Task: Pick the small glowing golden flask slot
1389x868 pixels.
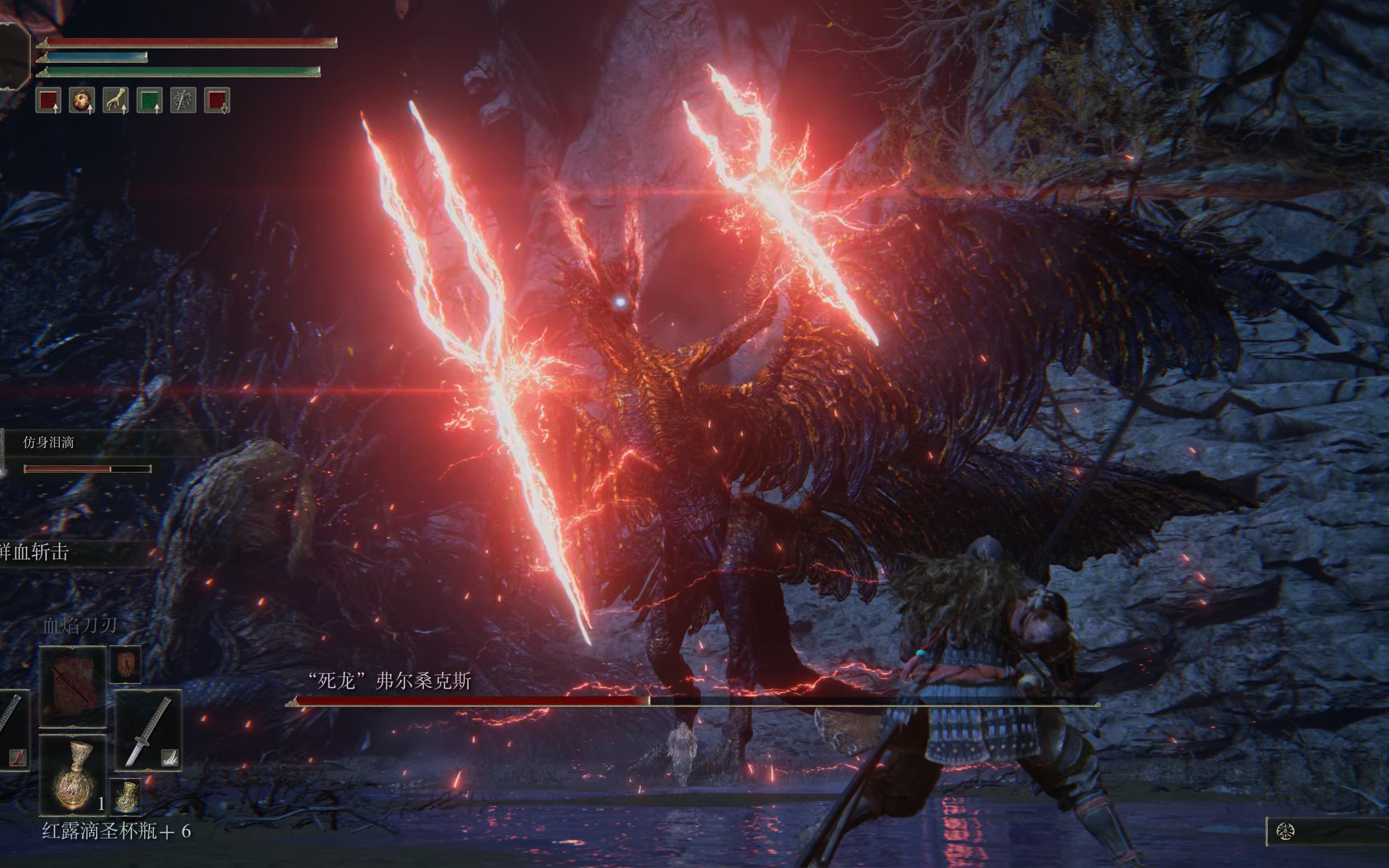Action: pos(126,797)
